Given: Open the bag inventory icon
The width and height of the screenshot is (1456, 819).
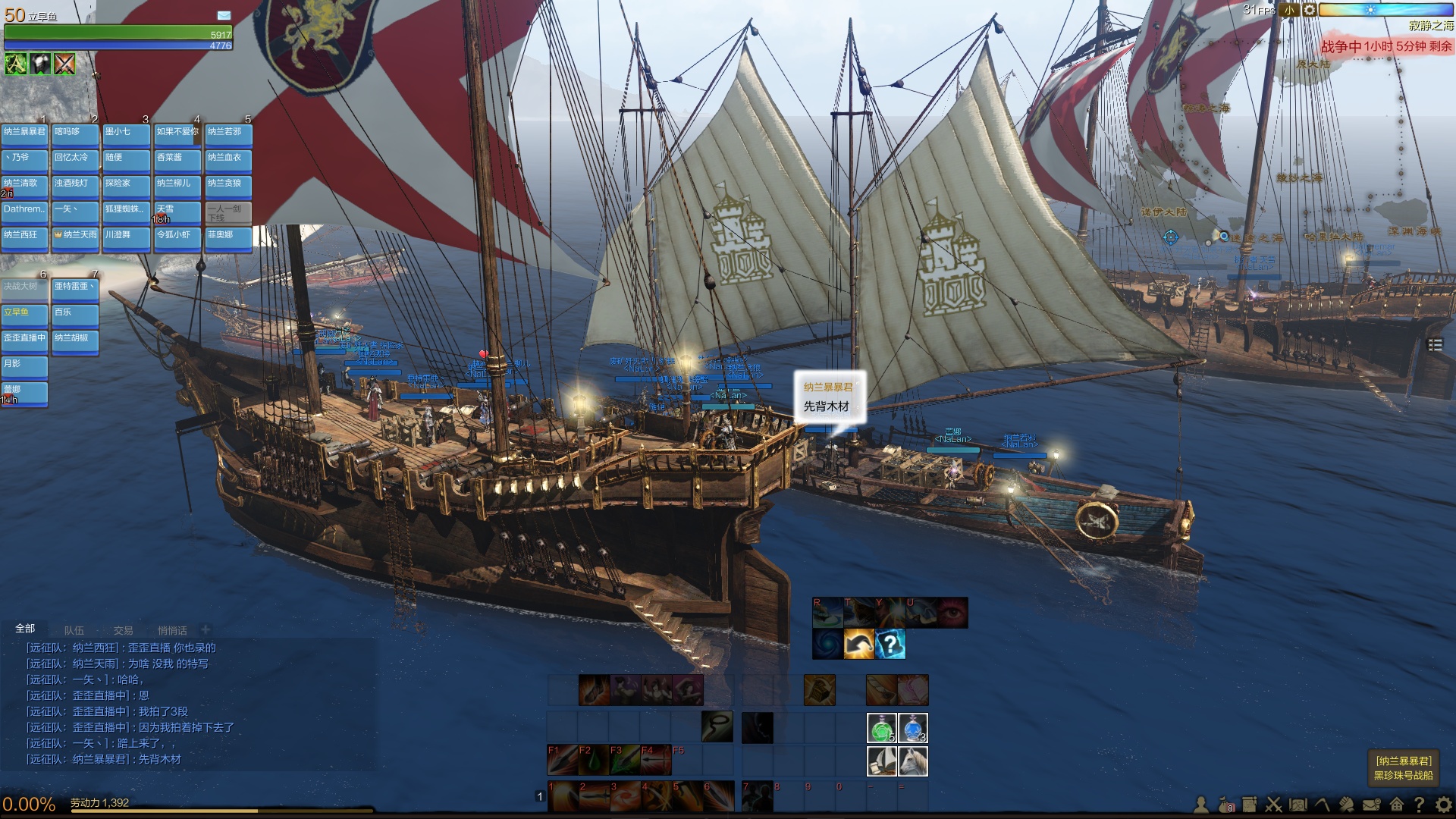Looking at the screenshot, I should coord(1225,805).
